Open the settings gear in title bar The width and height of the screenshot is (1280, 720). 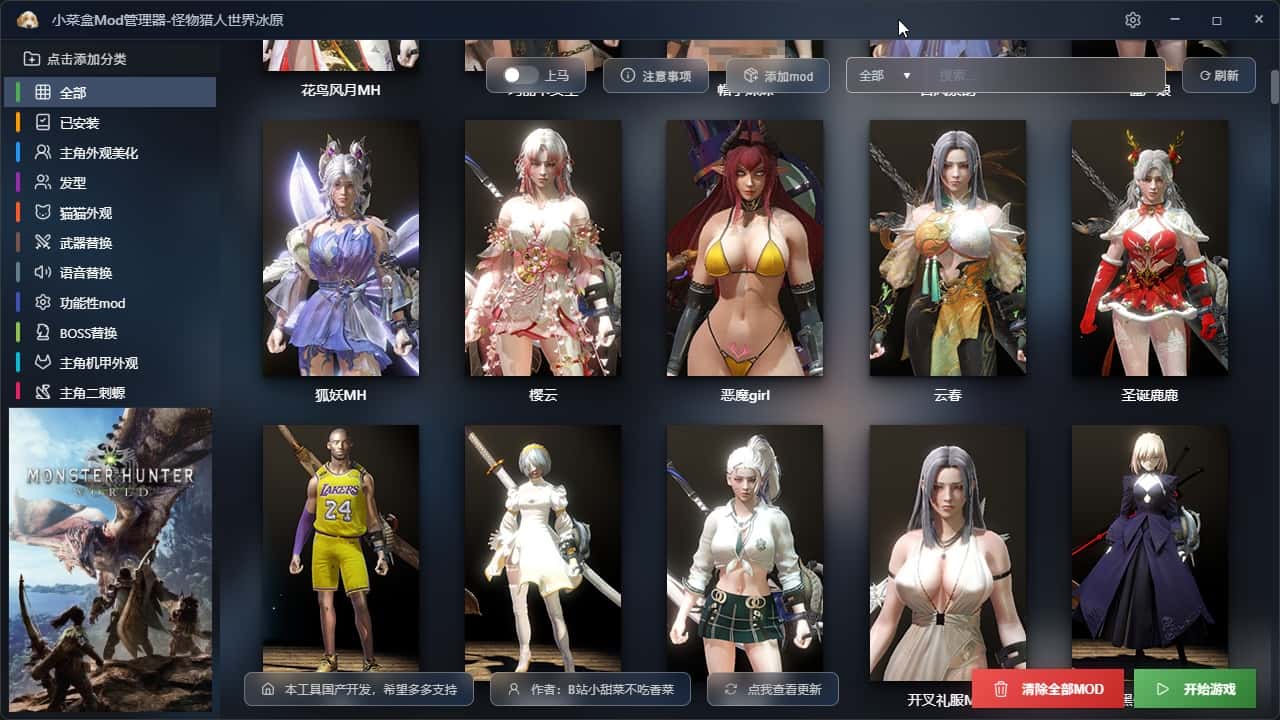click(x=1132, y=20)
